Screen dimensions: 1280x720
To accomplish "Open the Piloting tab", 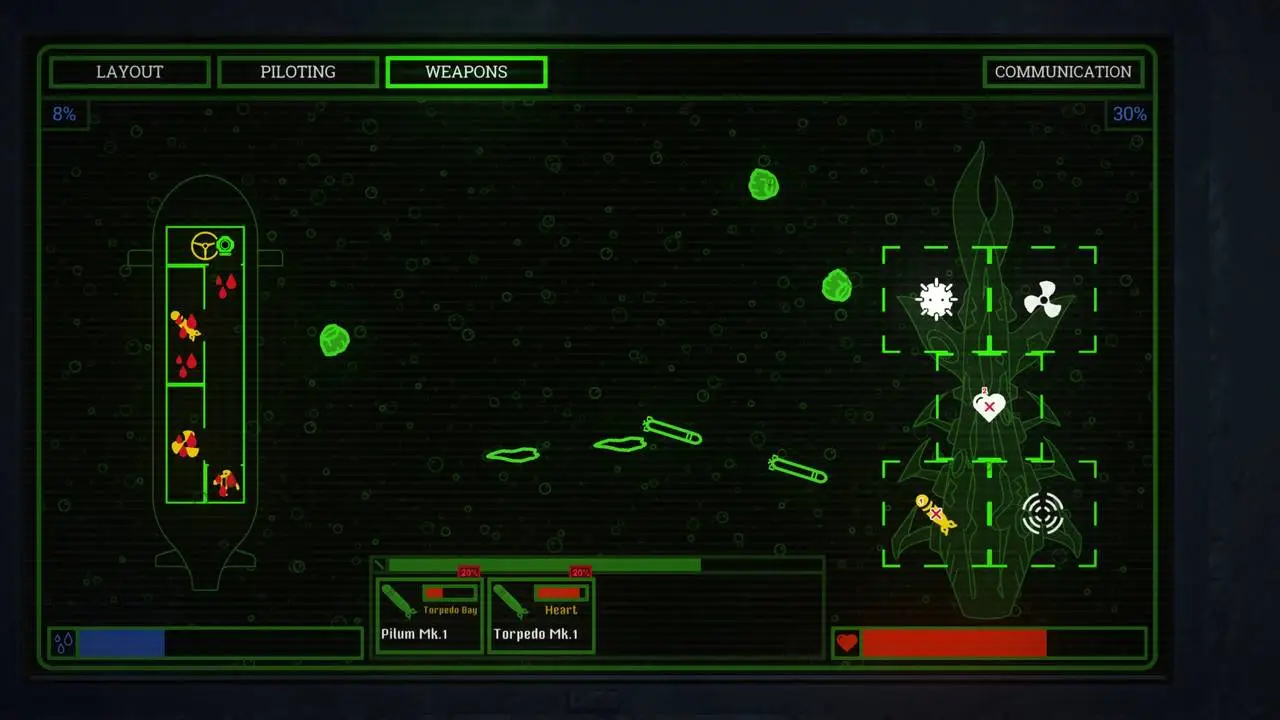I will pos(298,72).
